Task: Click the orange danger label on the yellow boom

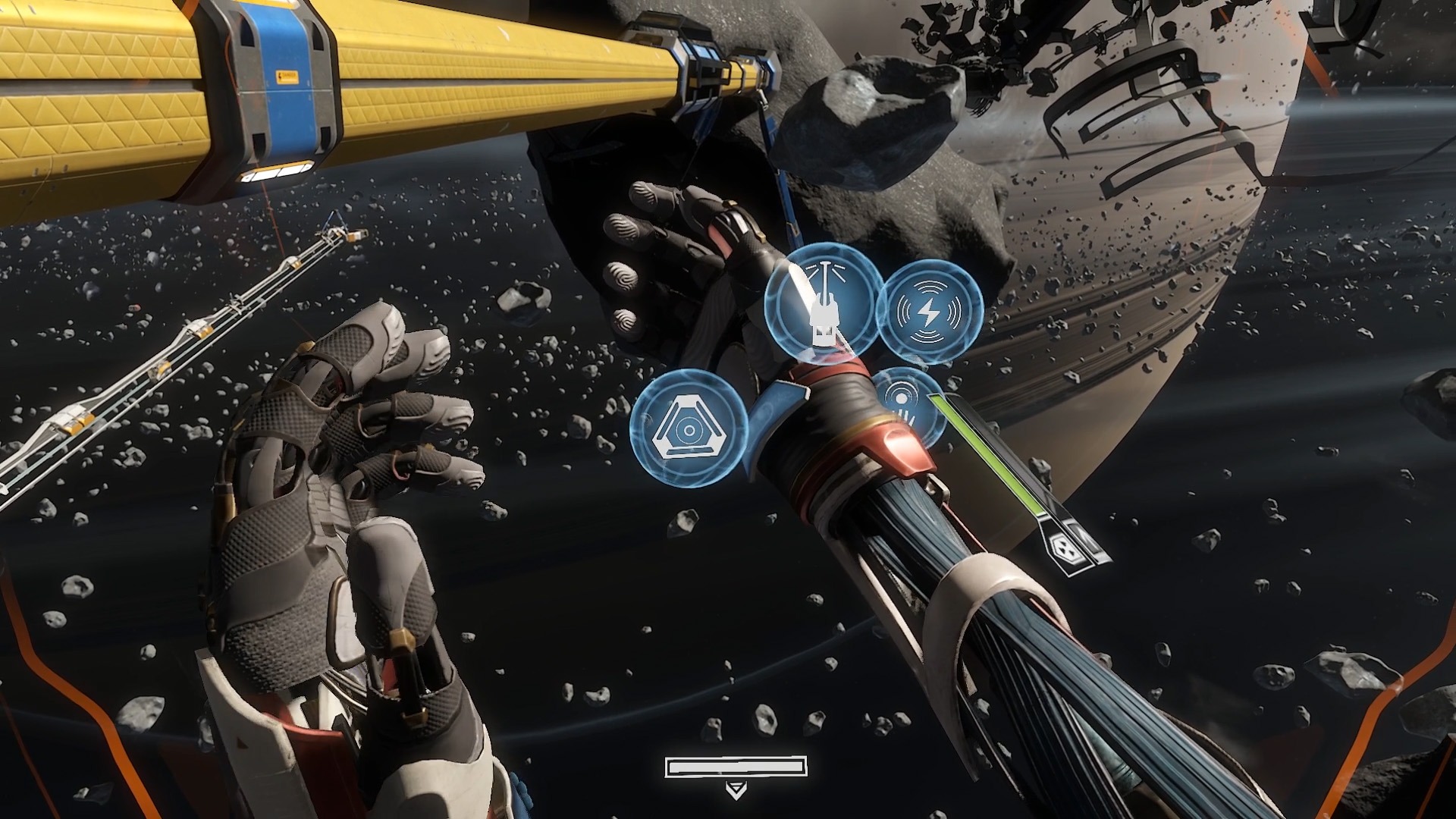Action: click(x=288, y=76)
